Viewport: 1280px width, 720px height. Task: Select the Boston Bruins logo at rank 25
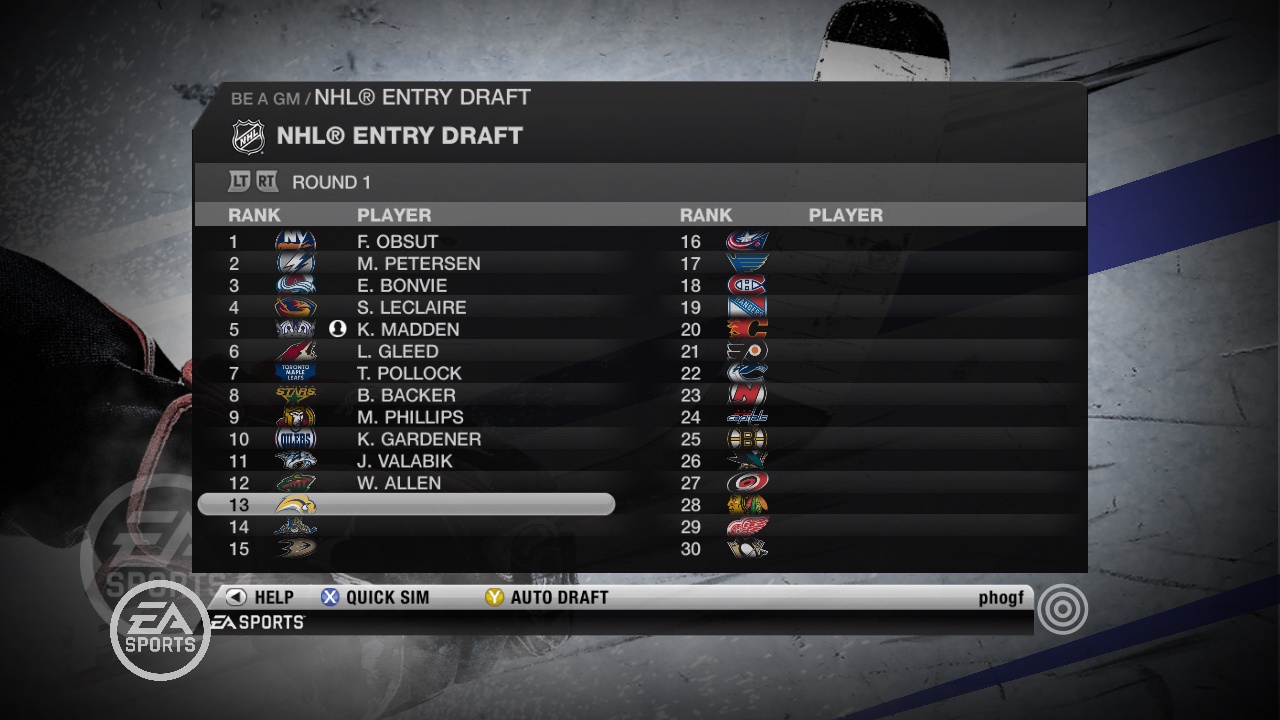point(746,439)
